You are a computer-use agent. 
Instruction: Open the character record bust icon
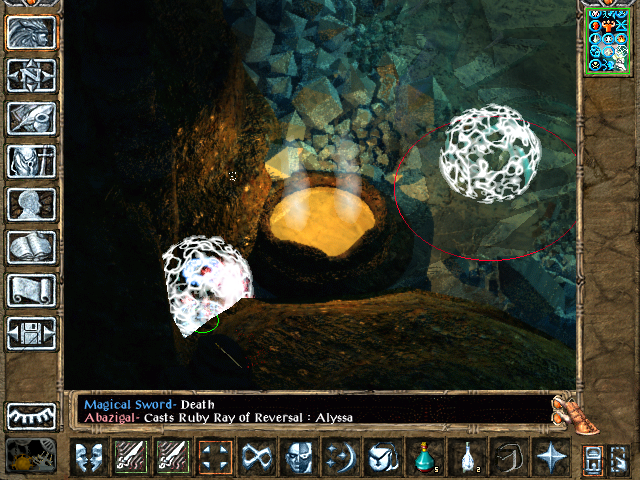[32, 204]
